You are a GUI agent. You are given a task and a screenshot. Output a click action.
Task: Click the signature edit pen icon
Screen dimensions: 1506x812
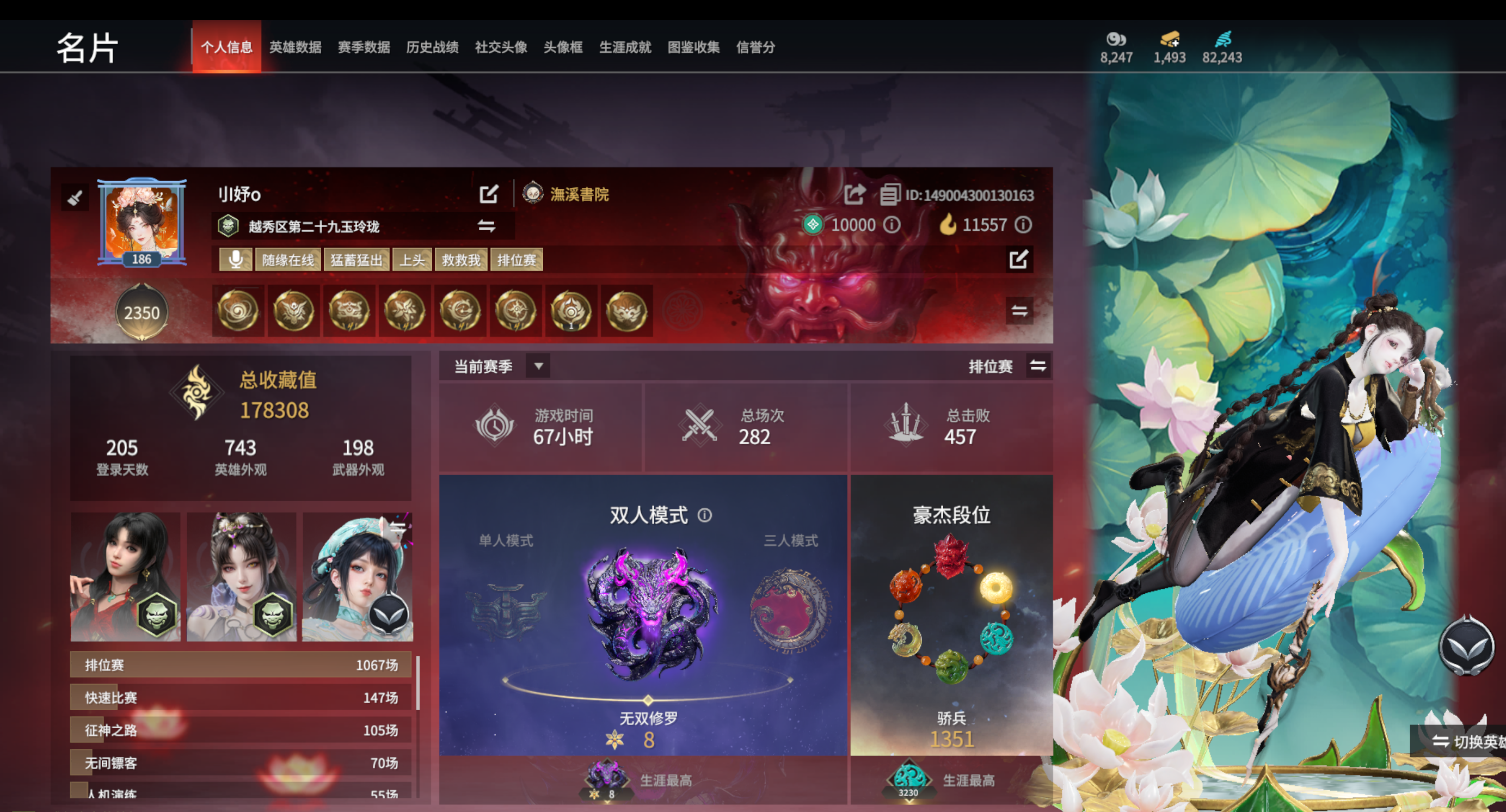tap(1019, 259)
